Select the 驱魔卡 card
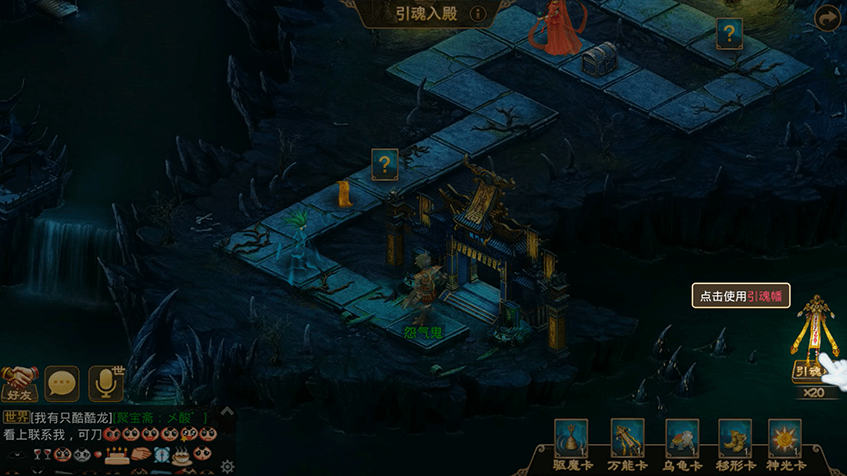The width and height of the screenshot is (847, 476). 571,440
